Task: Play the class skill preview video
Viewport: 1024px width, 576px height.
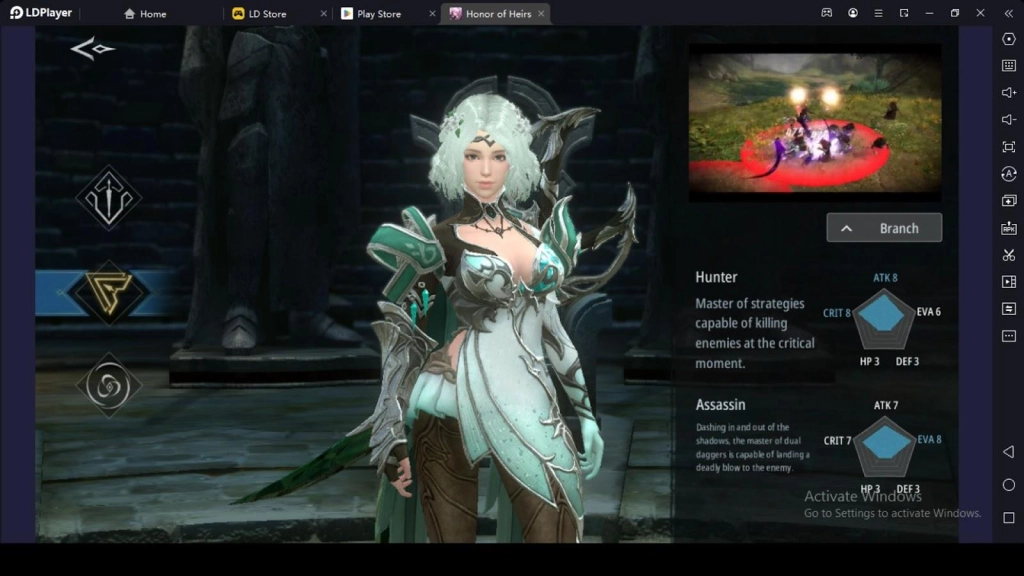Action: 815,123
